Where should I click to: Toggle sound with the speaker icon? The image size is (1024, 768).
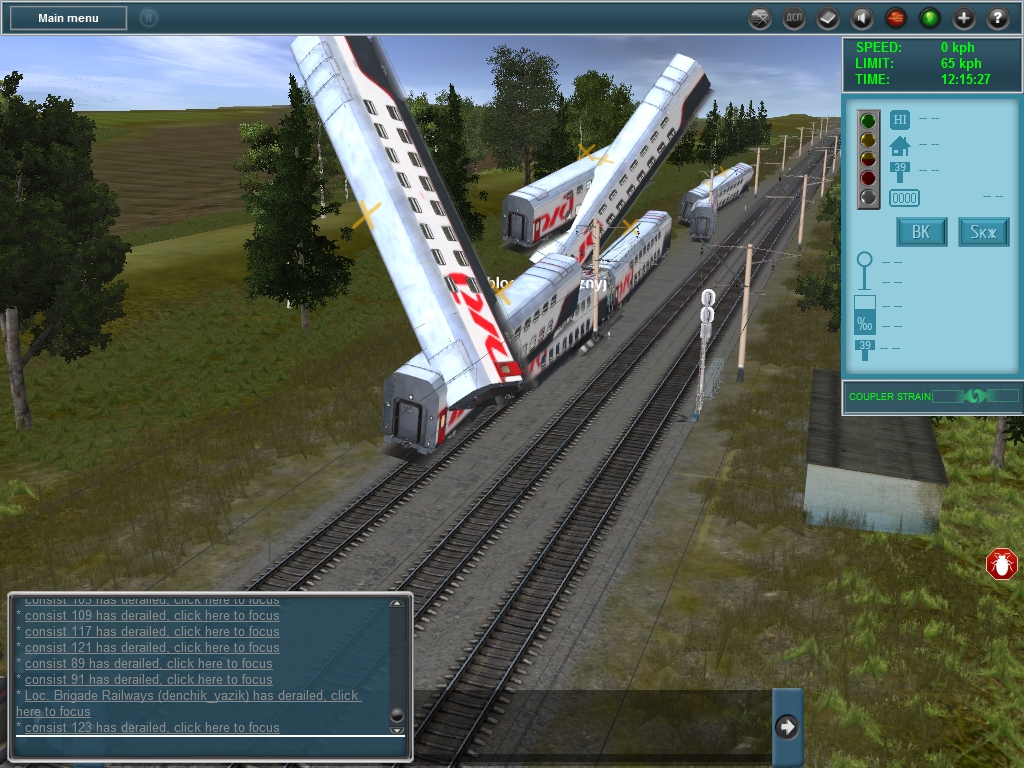click(862, 18)
